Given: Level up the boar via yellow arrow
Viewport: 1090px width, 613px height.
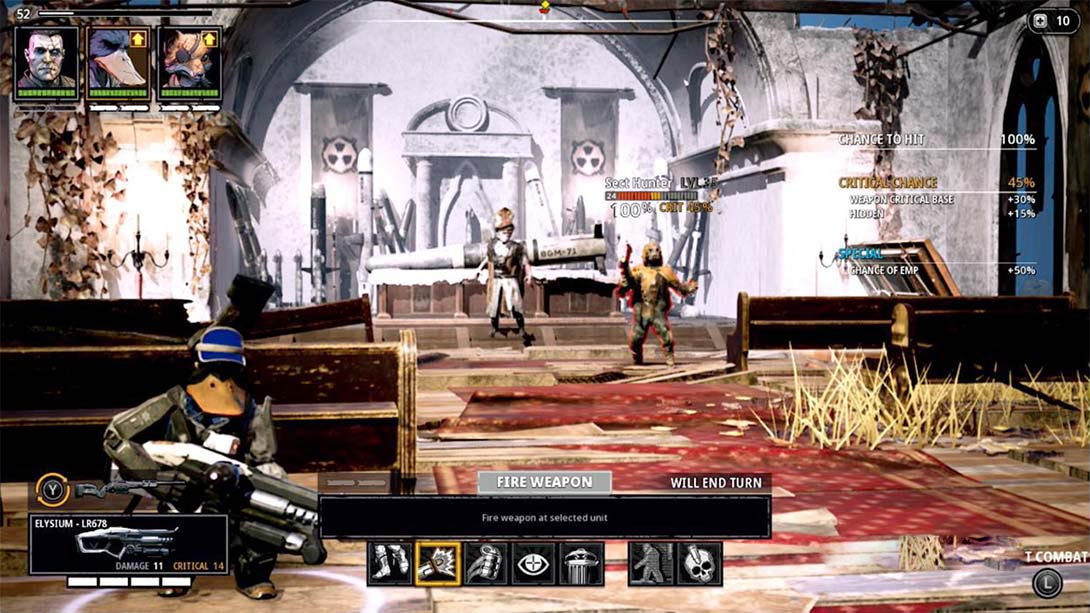Looking at the screenshot, I should [x=209, y=39].
